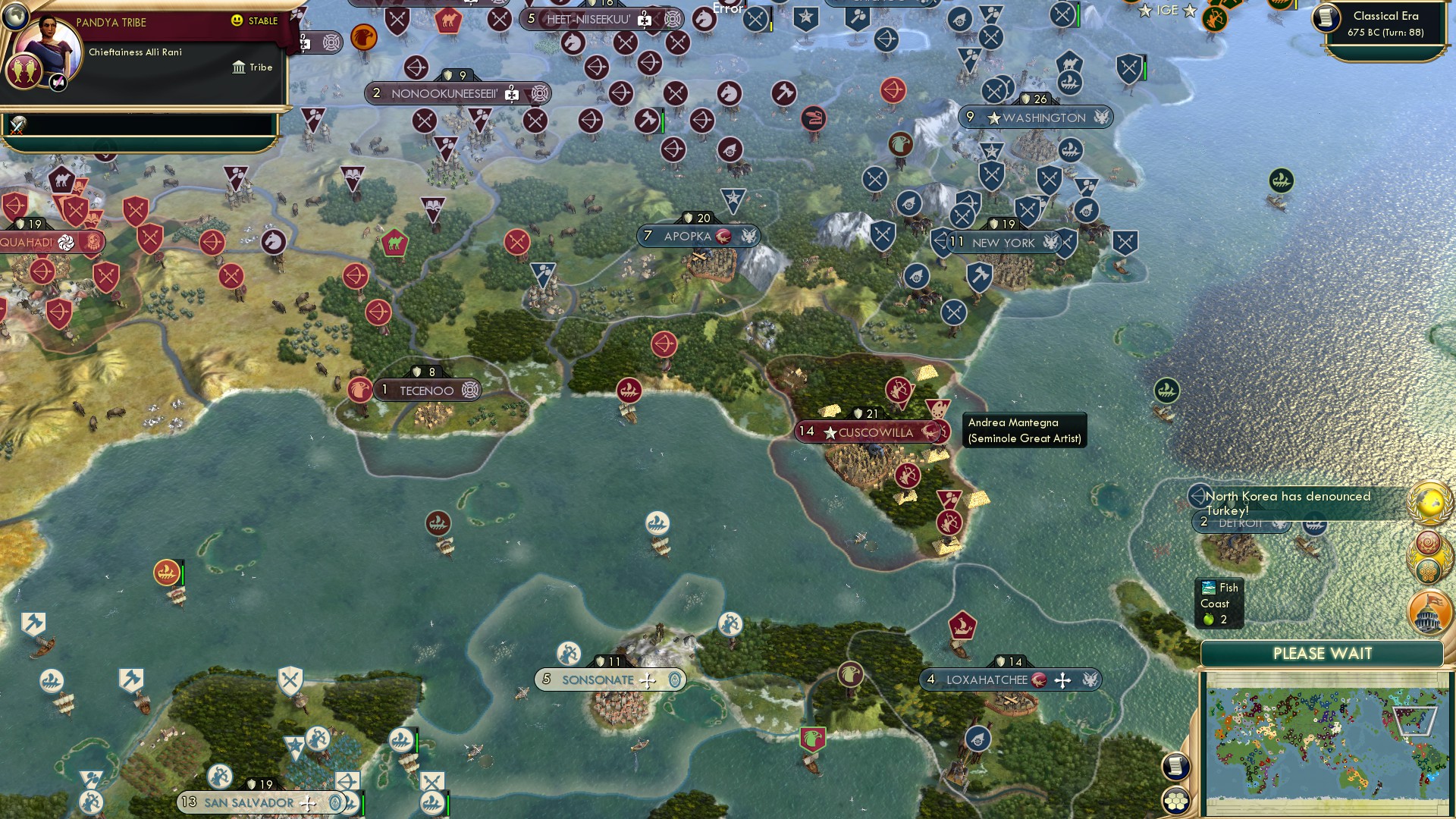The width and height of the screenshot is (1456, 819).
Task: Toggle the cross icon on Sonsonate's city banner
Action: pyautogui.click(x=647, y=680)
